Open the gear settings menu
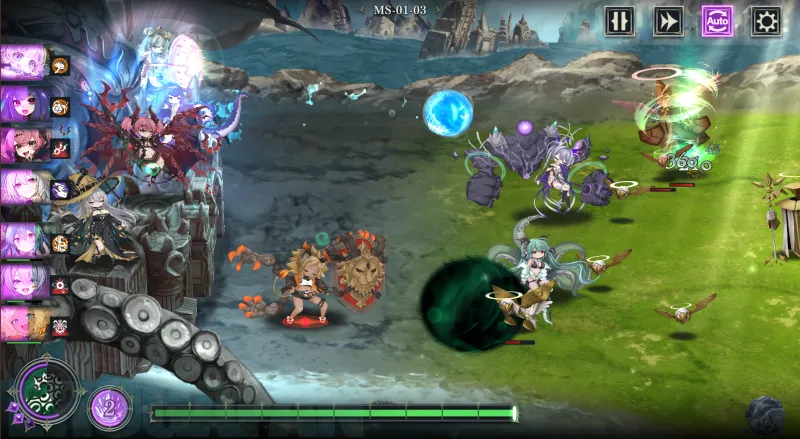The image size is (800, 439). click(x=766, y=21)
